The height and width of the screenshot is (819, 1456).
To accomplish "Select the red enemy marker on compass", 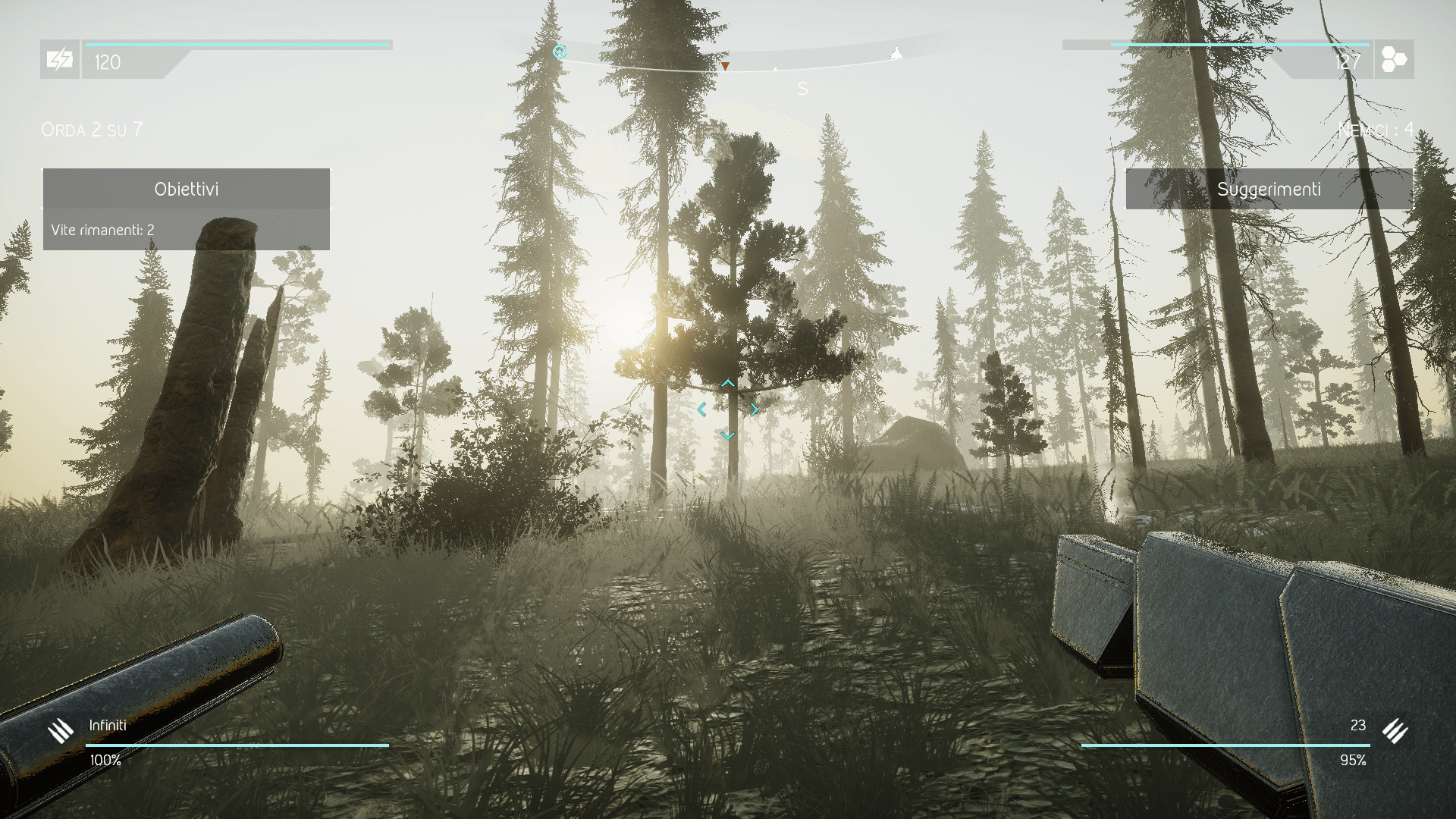I will 725,67.
